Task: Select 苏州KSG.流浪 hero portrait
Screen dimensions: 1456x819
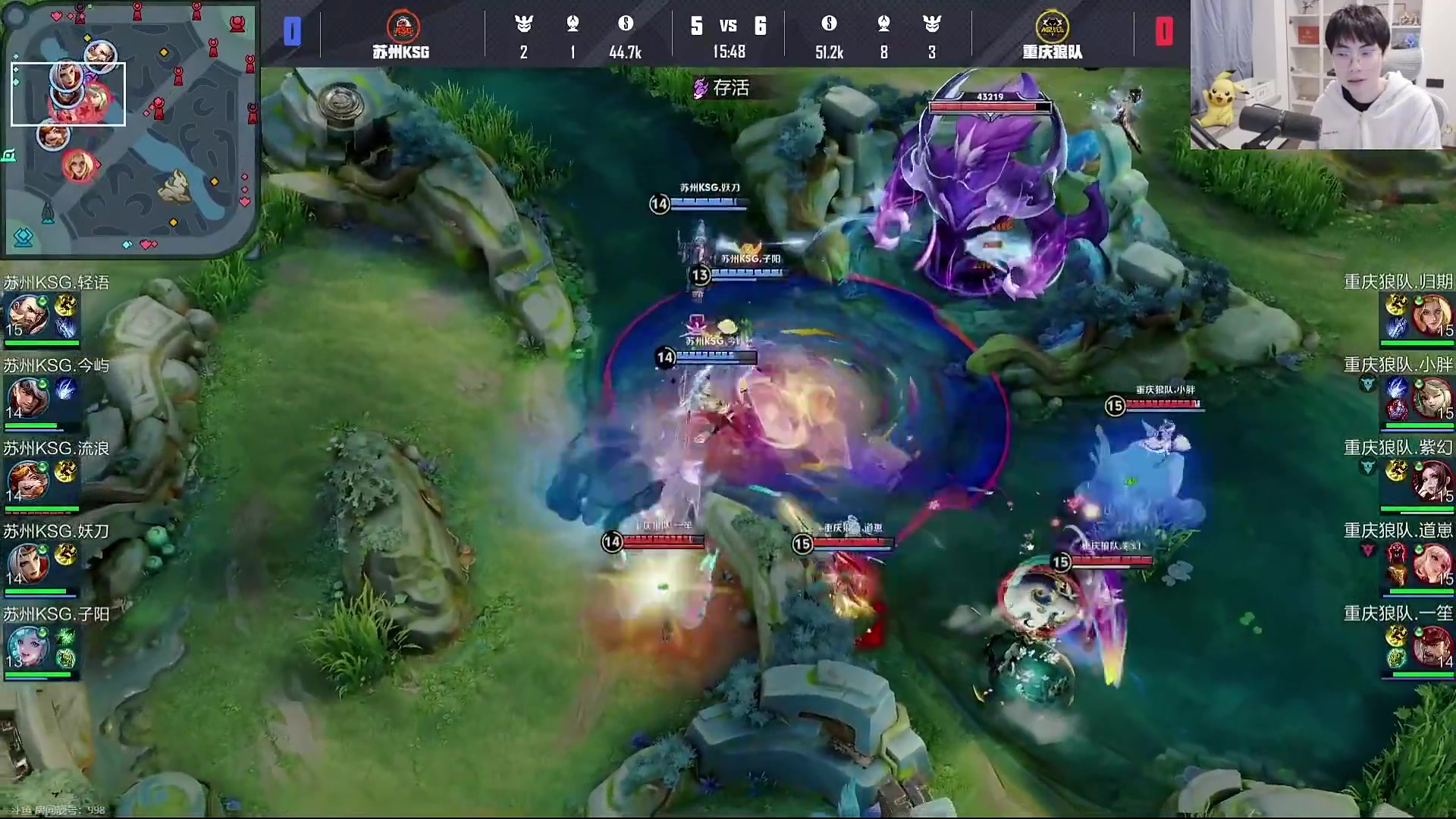Action: tap(27, 481)
